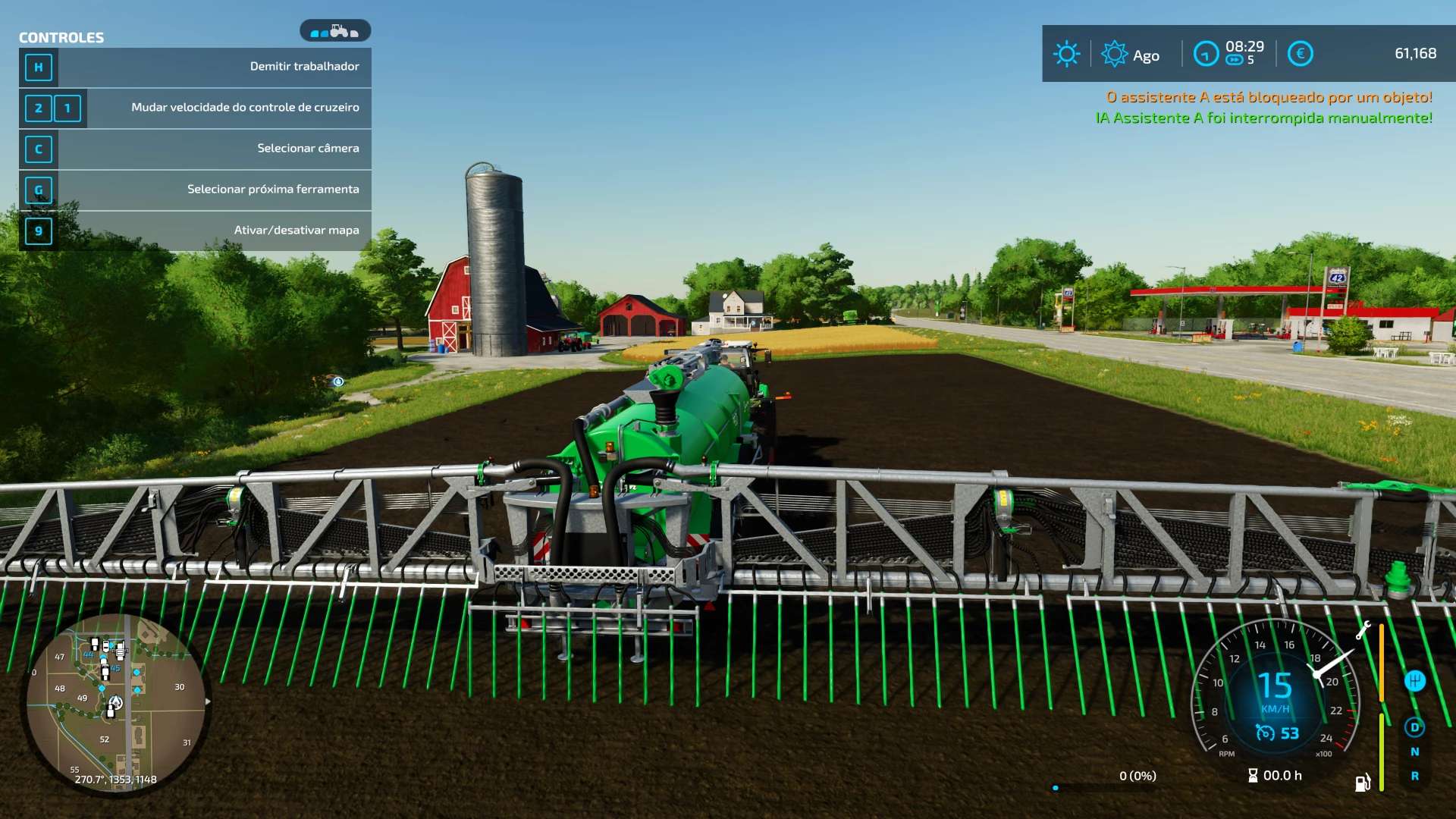Viewport: 1456px width, 819px height.
Task: Click the euro money icon
Action: 1300,54
